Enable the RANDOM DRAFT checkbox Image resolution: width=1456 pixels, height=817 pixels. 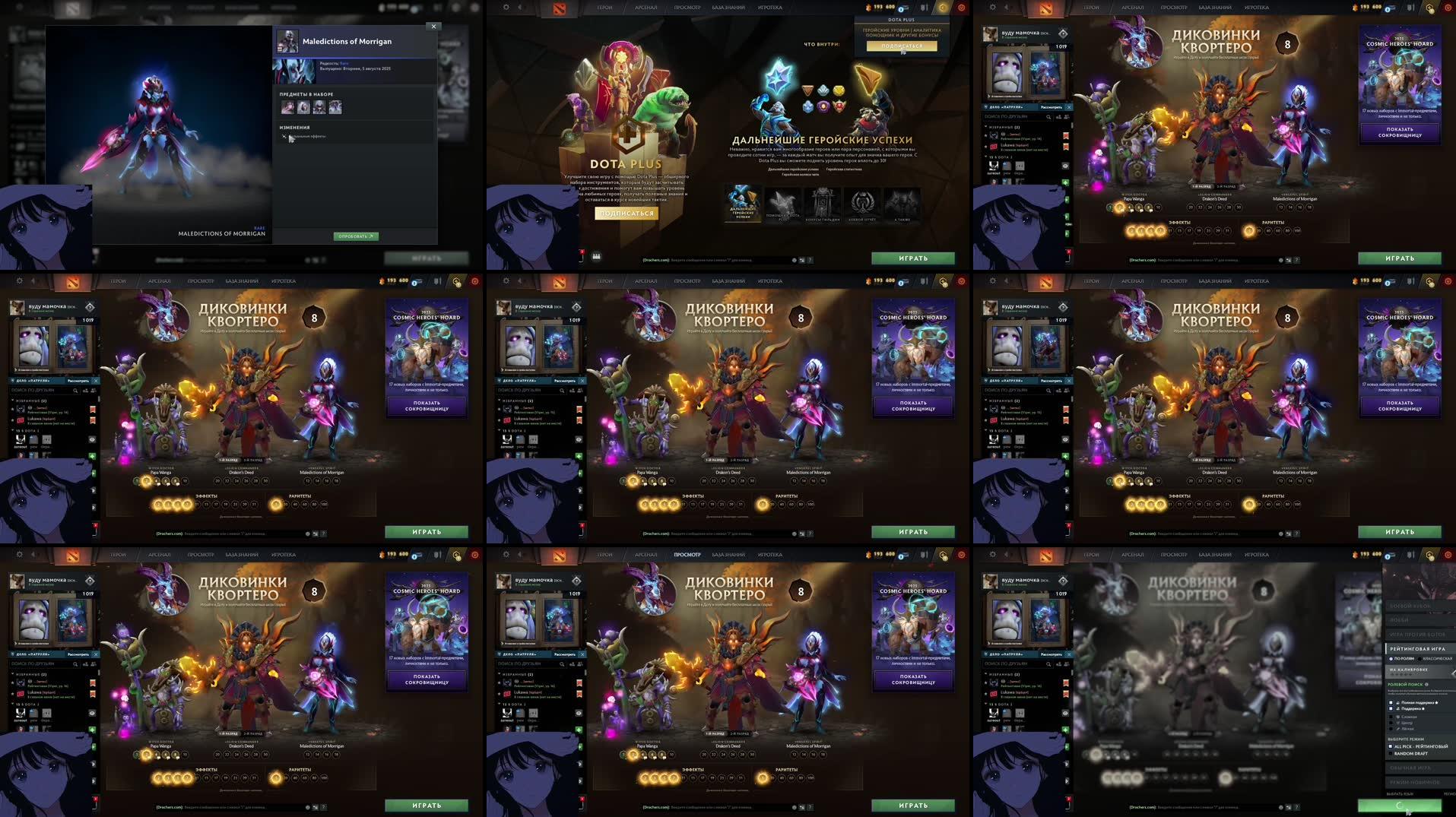pyautogui.click(x=1391, y=753)
